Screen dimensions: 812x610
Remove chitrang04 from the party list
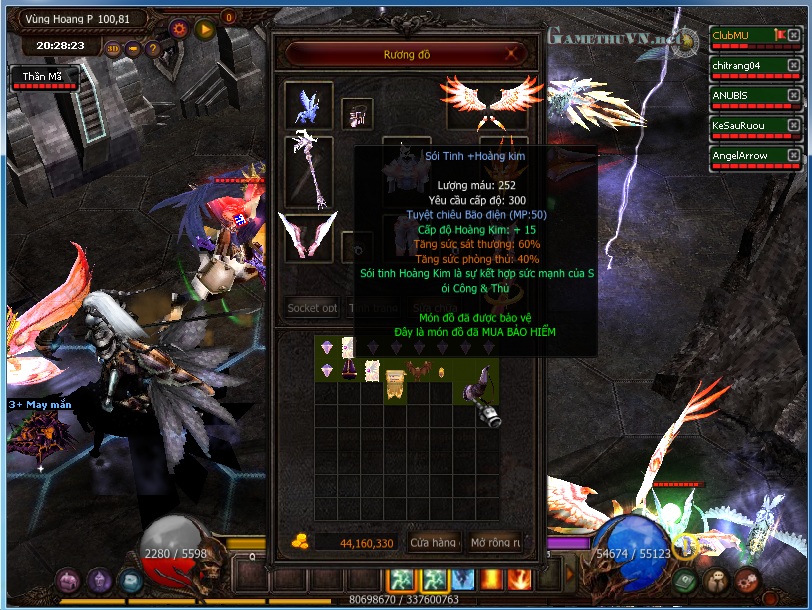point(793,65)
